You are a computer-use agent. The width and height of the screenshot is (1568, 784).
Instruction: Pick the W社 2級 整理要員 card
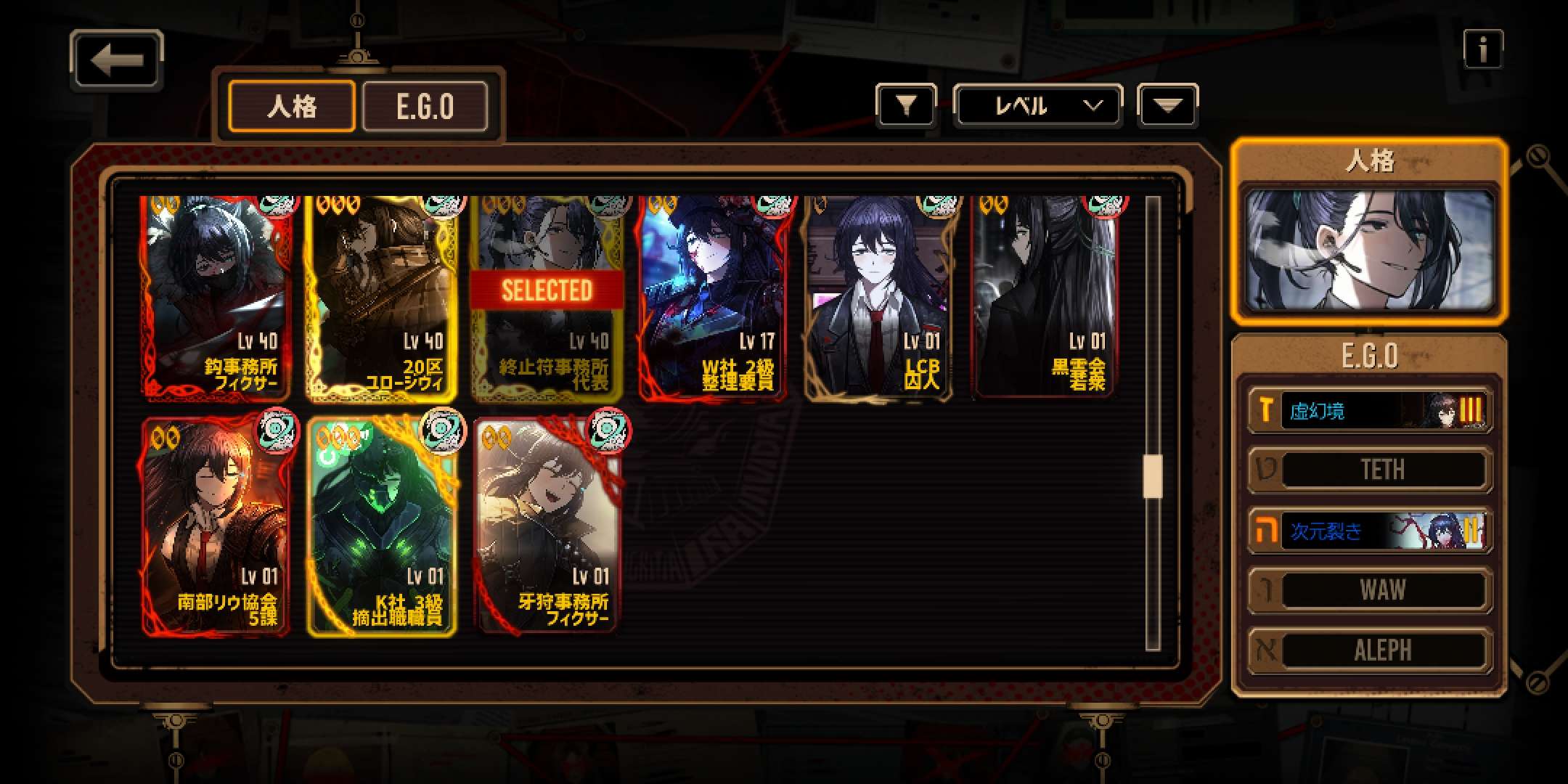point(713,298)
